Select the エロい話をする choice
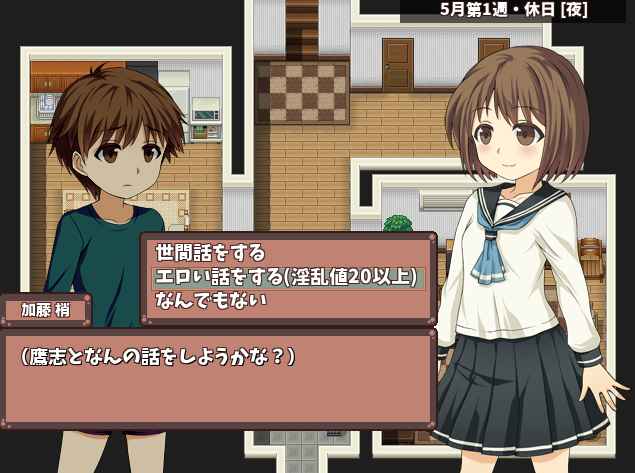Viewport: 635px width, 473px height. pyautogui.click(x=285, y=277)
